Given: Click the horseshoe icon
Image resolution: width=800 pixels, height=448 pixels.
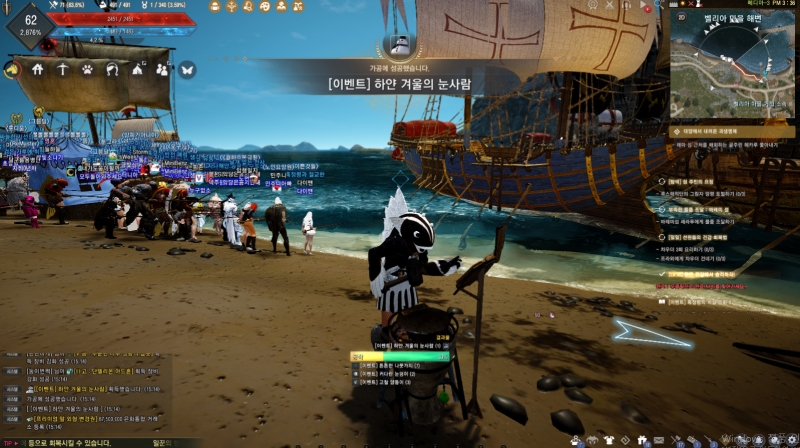Looking at the screenshot, I should (112, 70).
